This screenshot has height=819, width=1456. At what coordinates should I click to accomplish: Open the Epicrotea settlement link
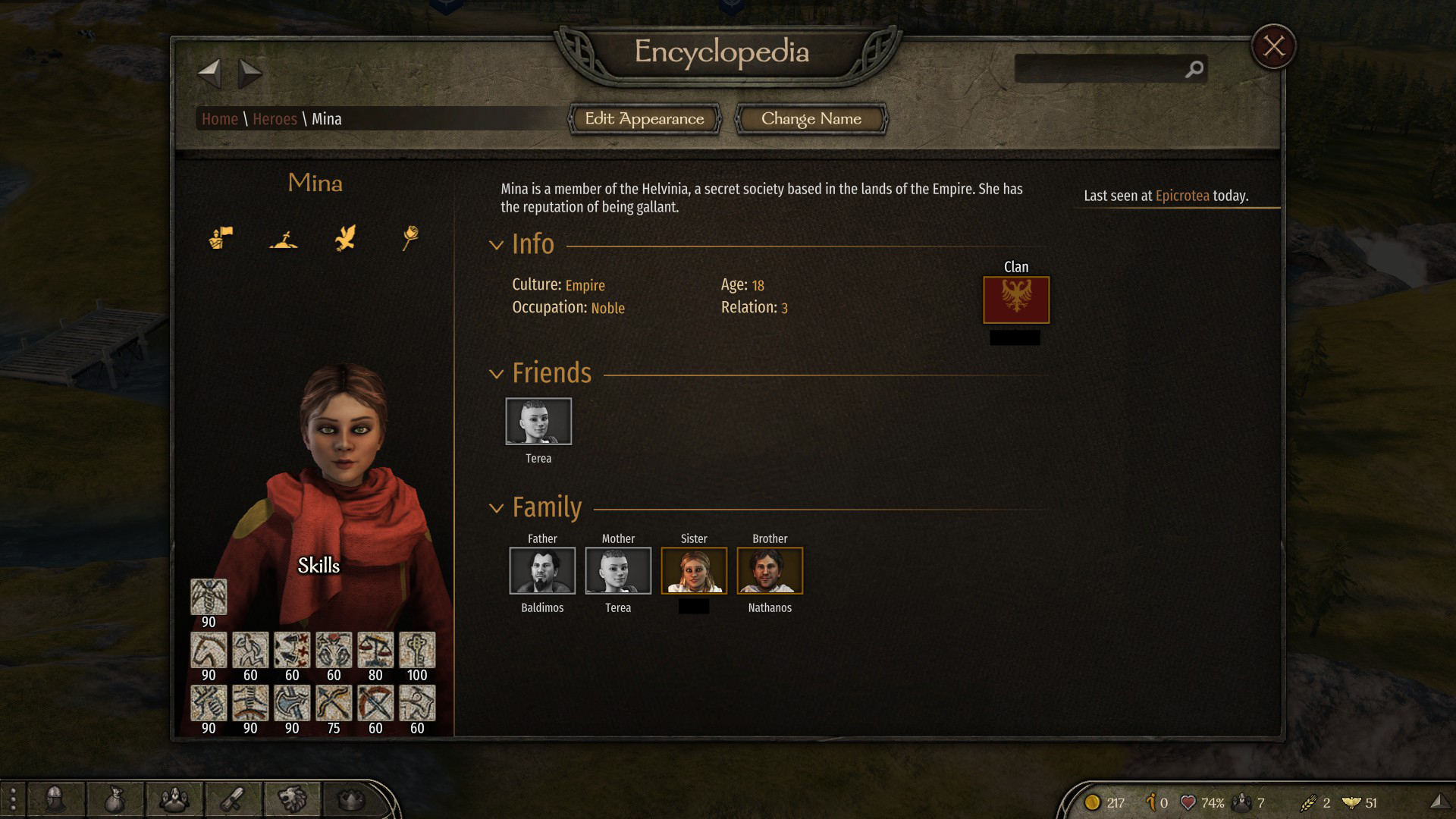1181,196
